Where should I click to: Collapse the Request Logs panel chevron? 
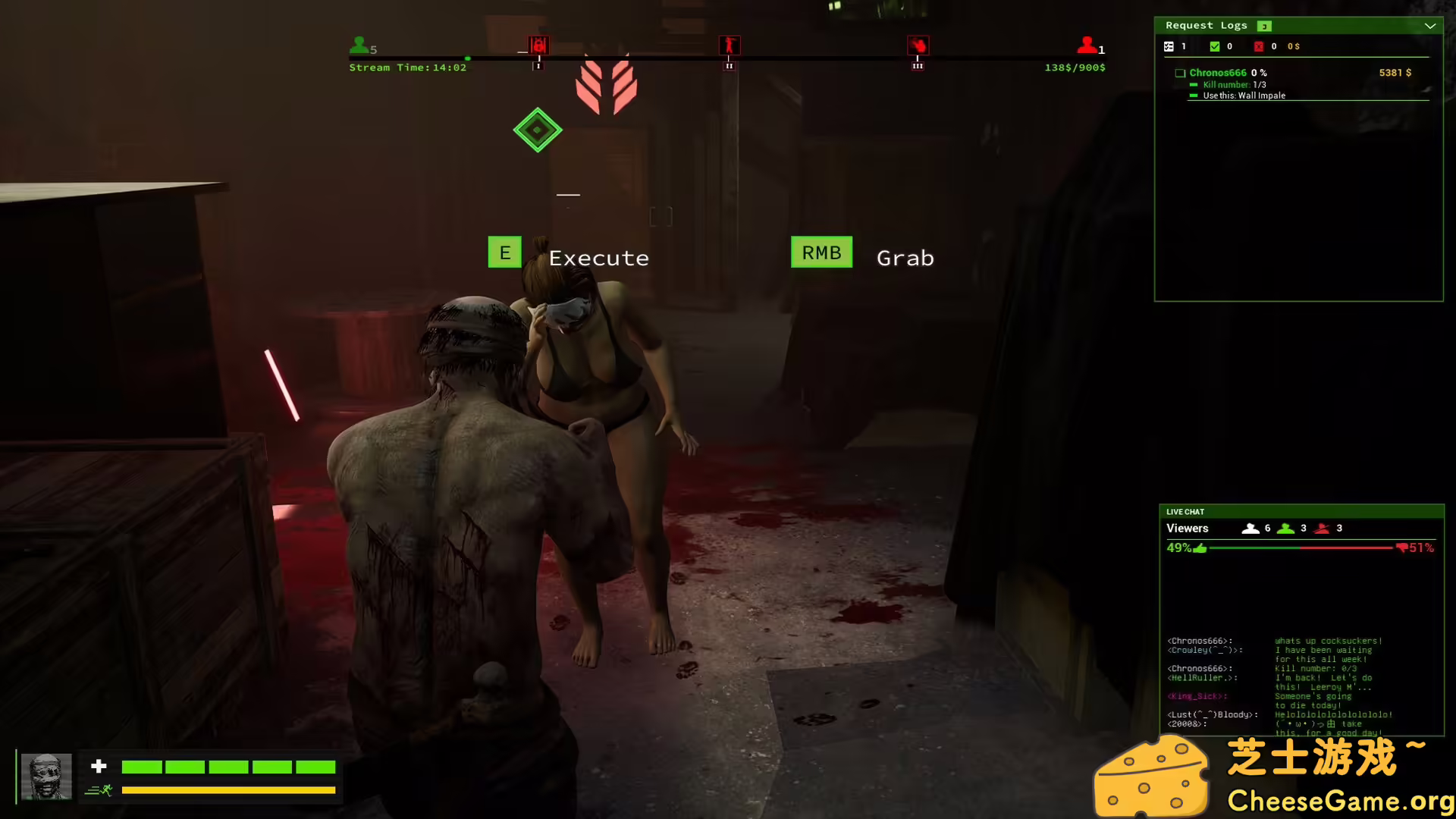click(x=1430, y=27)
